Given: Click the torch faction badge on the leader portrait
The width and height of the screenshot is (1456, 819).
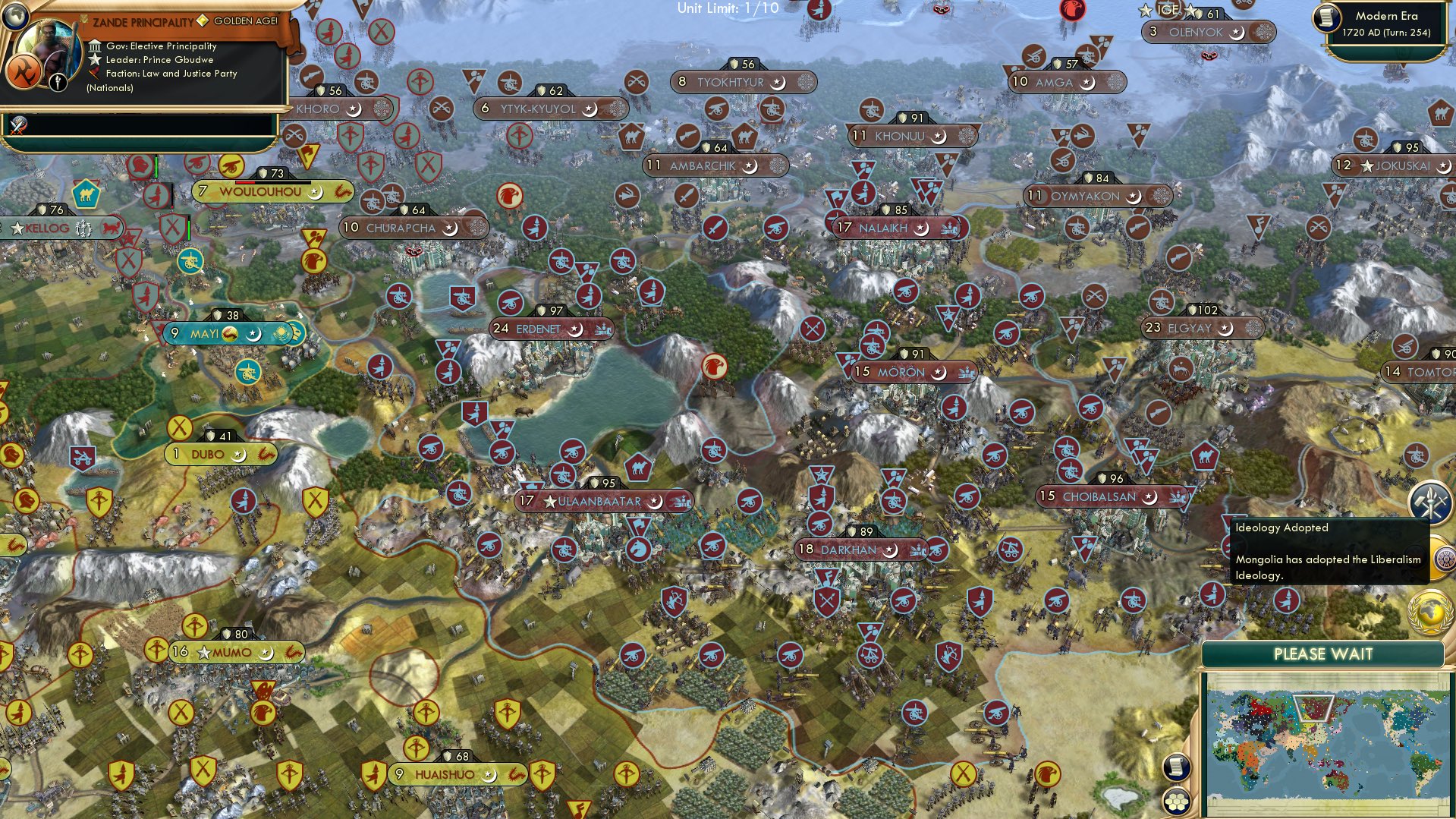Looking at the screenshot, I should tap(58, 82).
